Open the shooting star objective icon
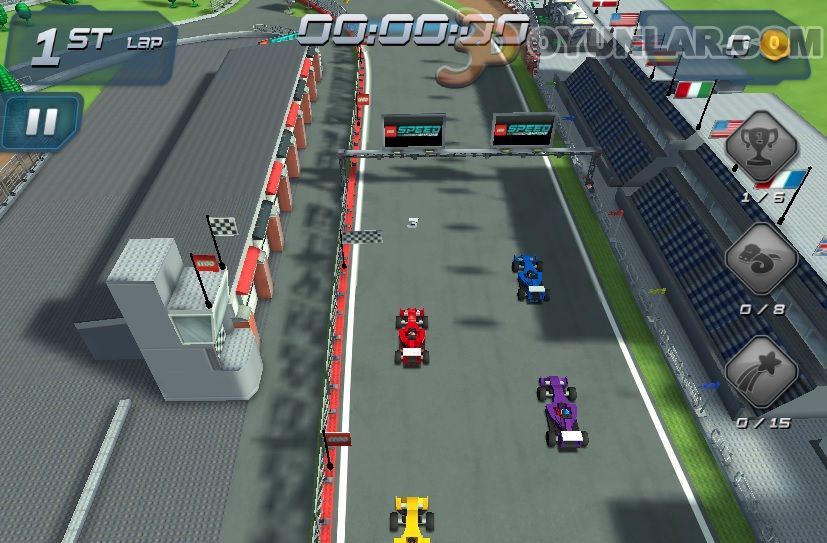Image resolution: width=827 pixels, height=543 pixels. coord(761,372)
